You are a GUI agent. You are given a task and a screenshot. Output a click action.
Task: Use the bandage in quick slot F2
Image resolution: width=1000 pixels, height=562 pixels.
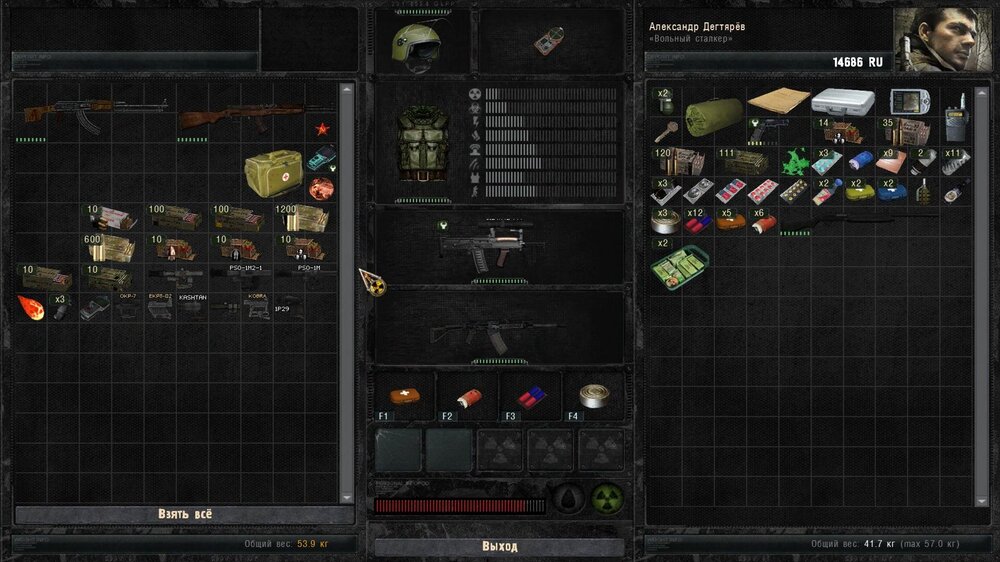467,395
